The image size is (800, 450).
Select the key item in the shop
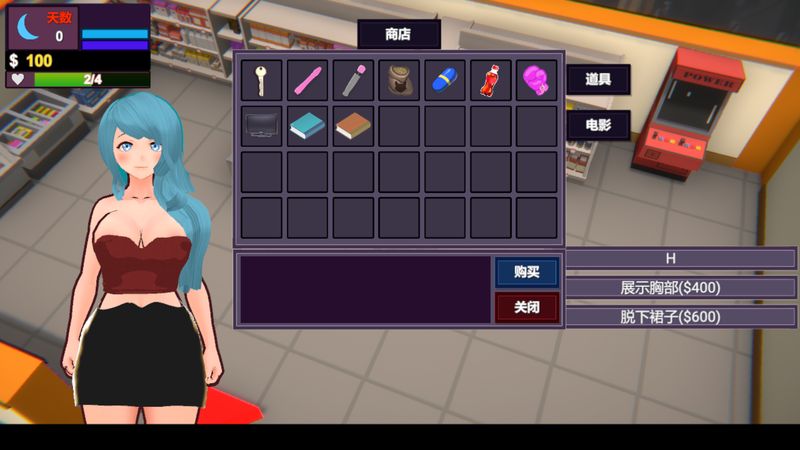261,80
